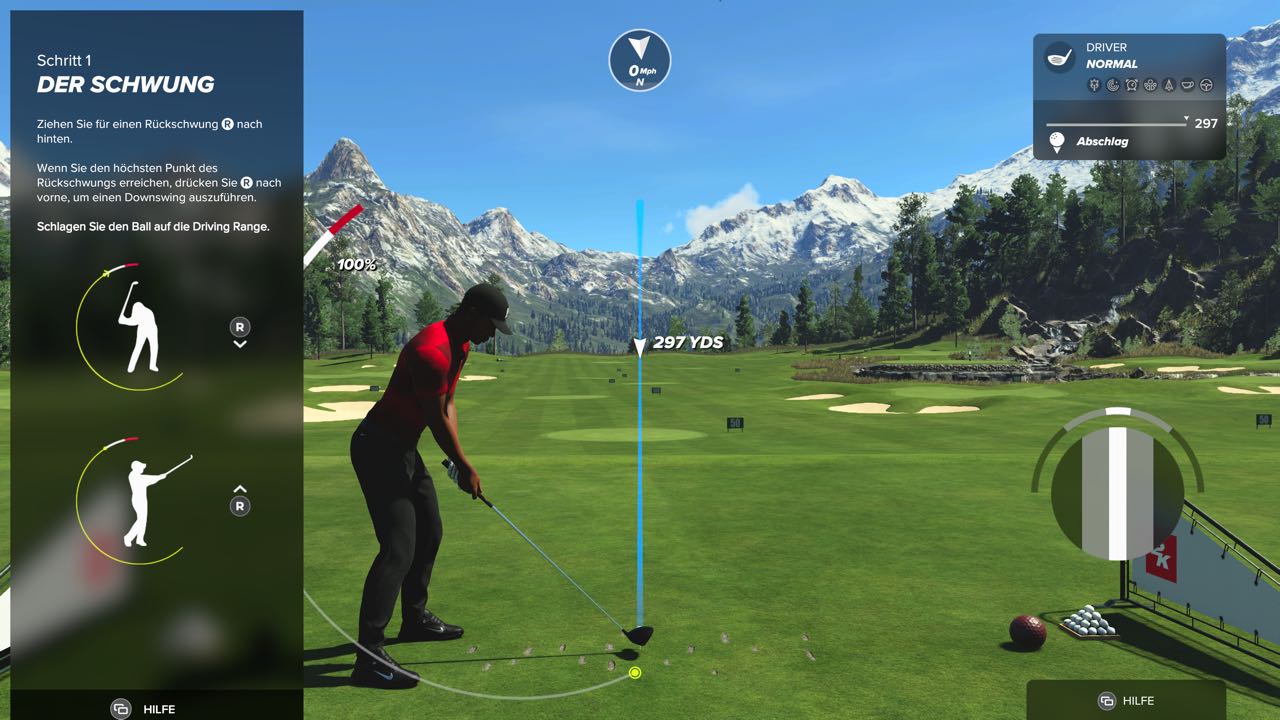The height and width of the screenshot is (720, 1280).
Task: Select the shield attribute icon on Driver card
Action: click(1093, 86)
